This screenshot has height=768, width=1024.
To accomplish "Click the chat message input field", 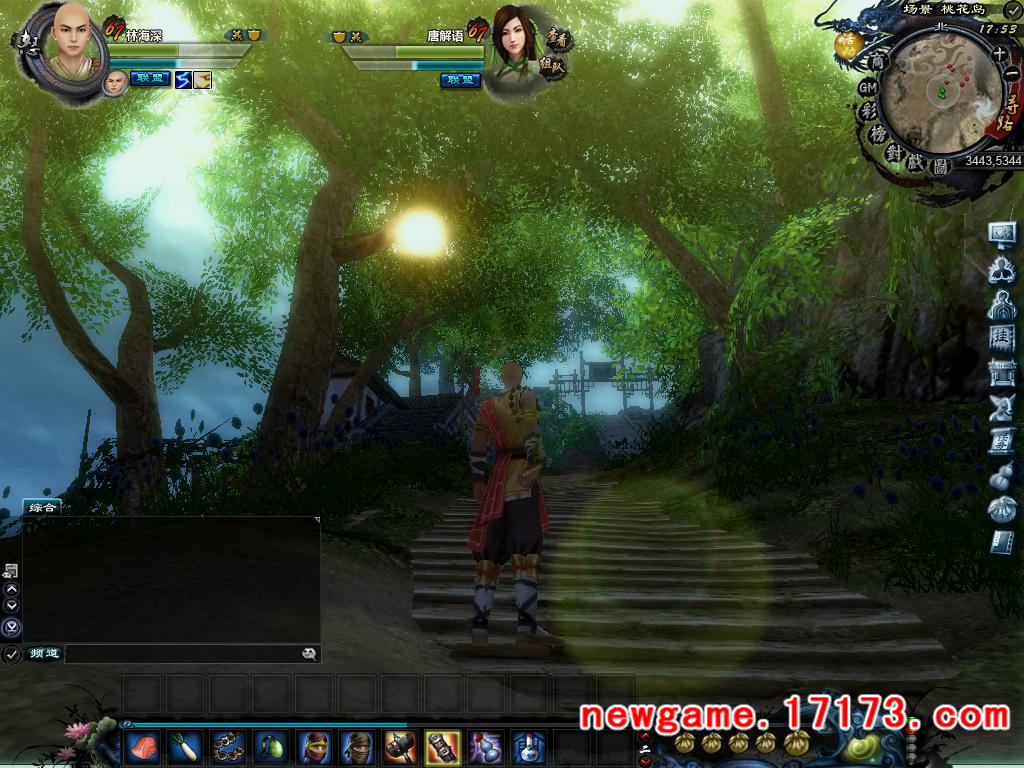I will tap(180, 654).
